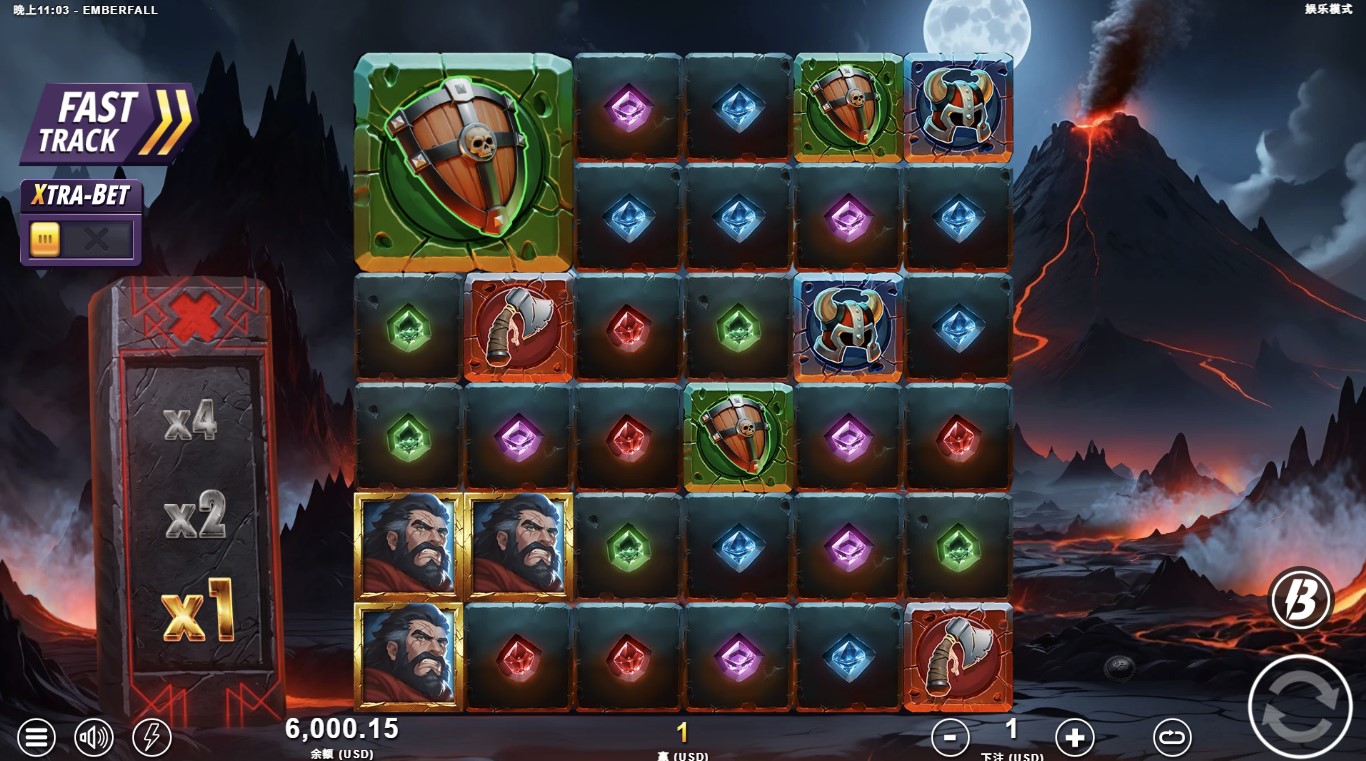Click the red X rune on the pillar

pyautogui.click(x=196, y=315)
